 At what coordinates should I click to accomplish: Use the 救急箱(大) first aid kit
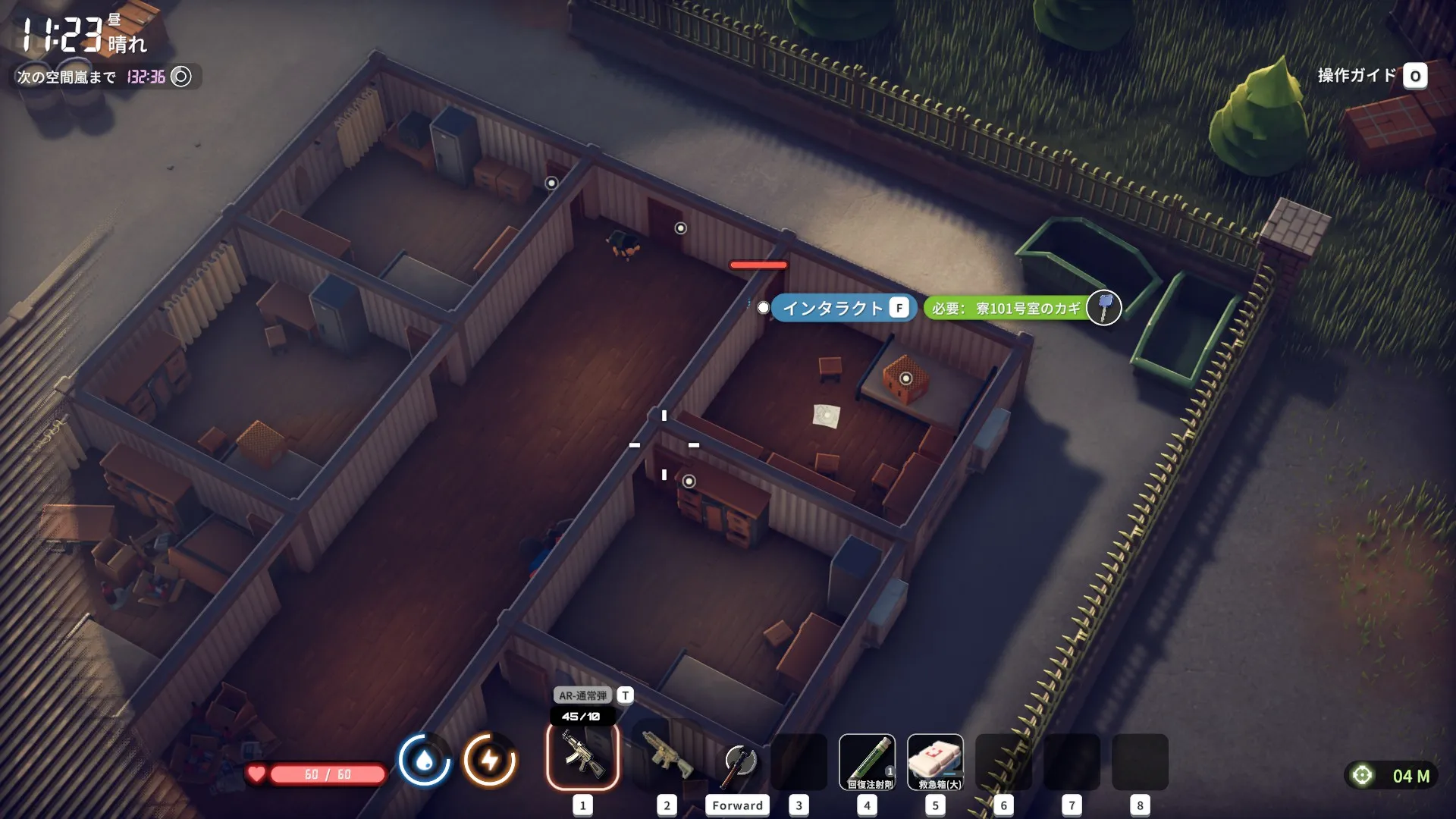click(935, 762)
